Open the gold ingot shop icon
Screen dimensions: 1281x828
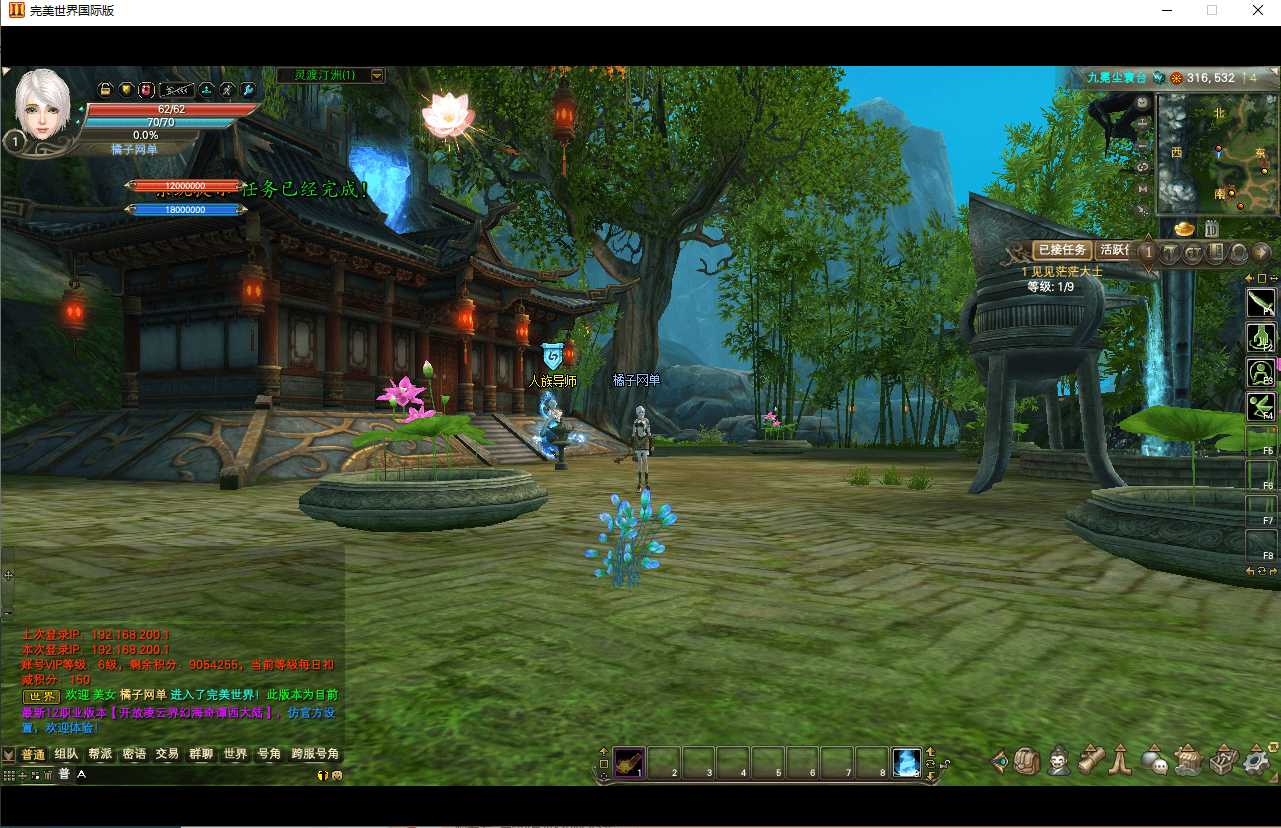pyautogui.click(x=1184, y=229)
